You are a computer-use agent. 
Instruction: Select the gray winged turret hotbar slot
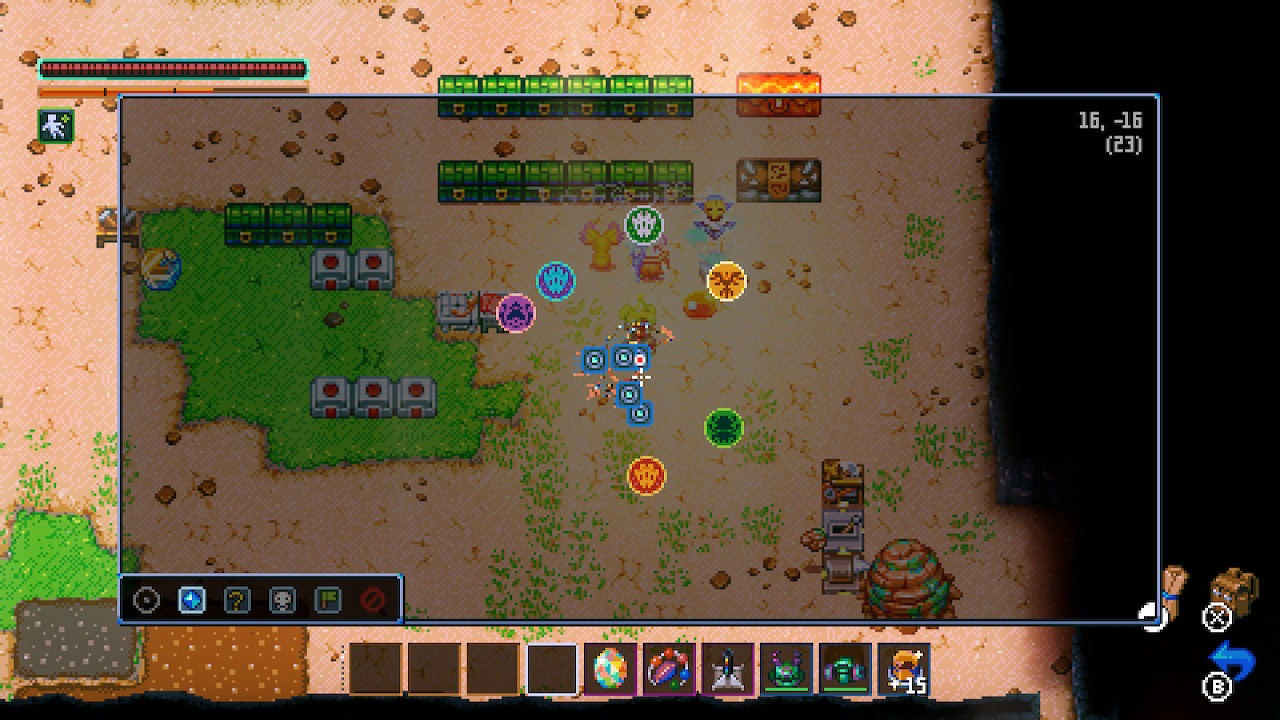coord(727,669)
